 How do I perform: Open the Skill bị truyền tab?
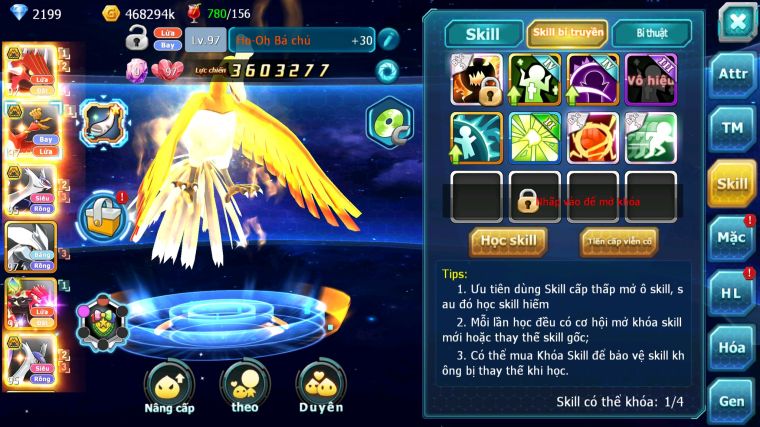pos(567,33)
